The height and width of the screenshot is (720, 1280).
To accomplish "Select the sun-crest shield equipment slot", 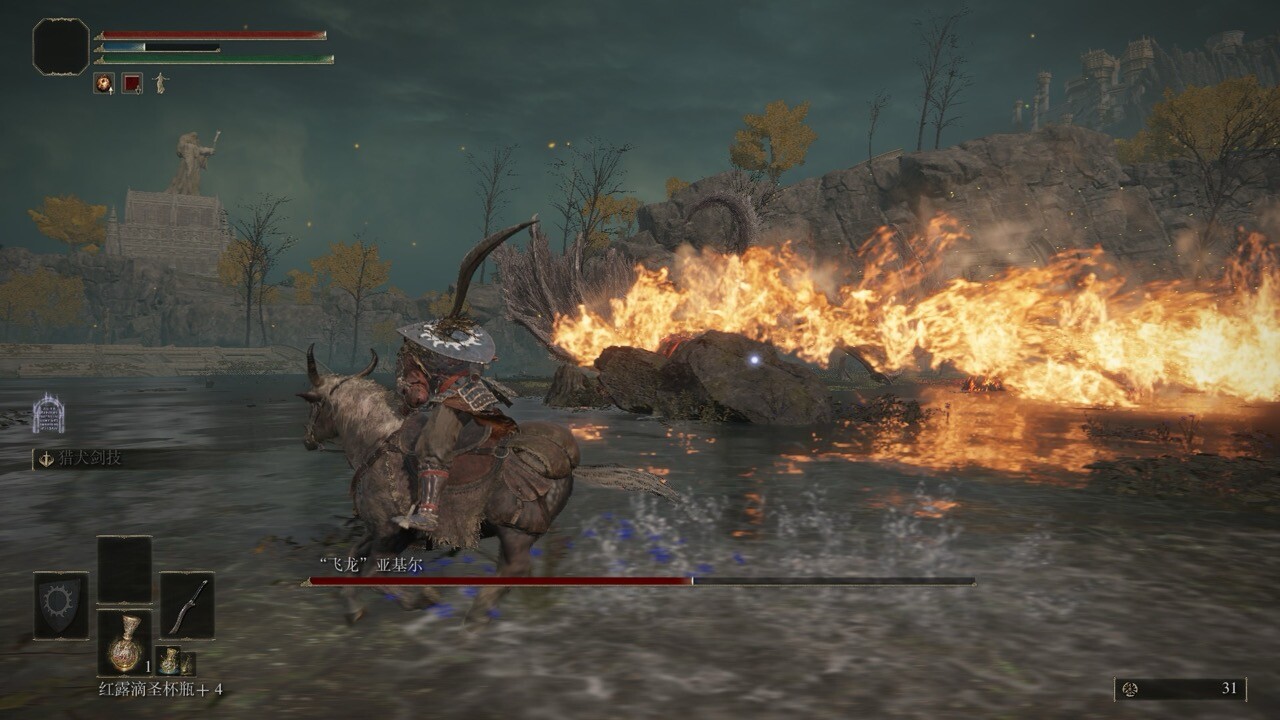I will pos(60,605).
